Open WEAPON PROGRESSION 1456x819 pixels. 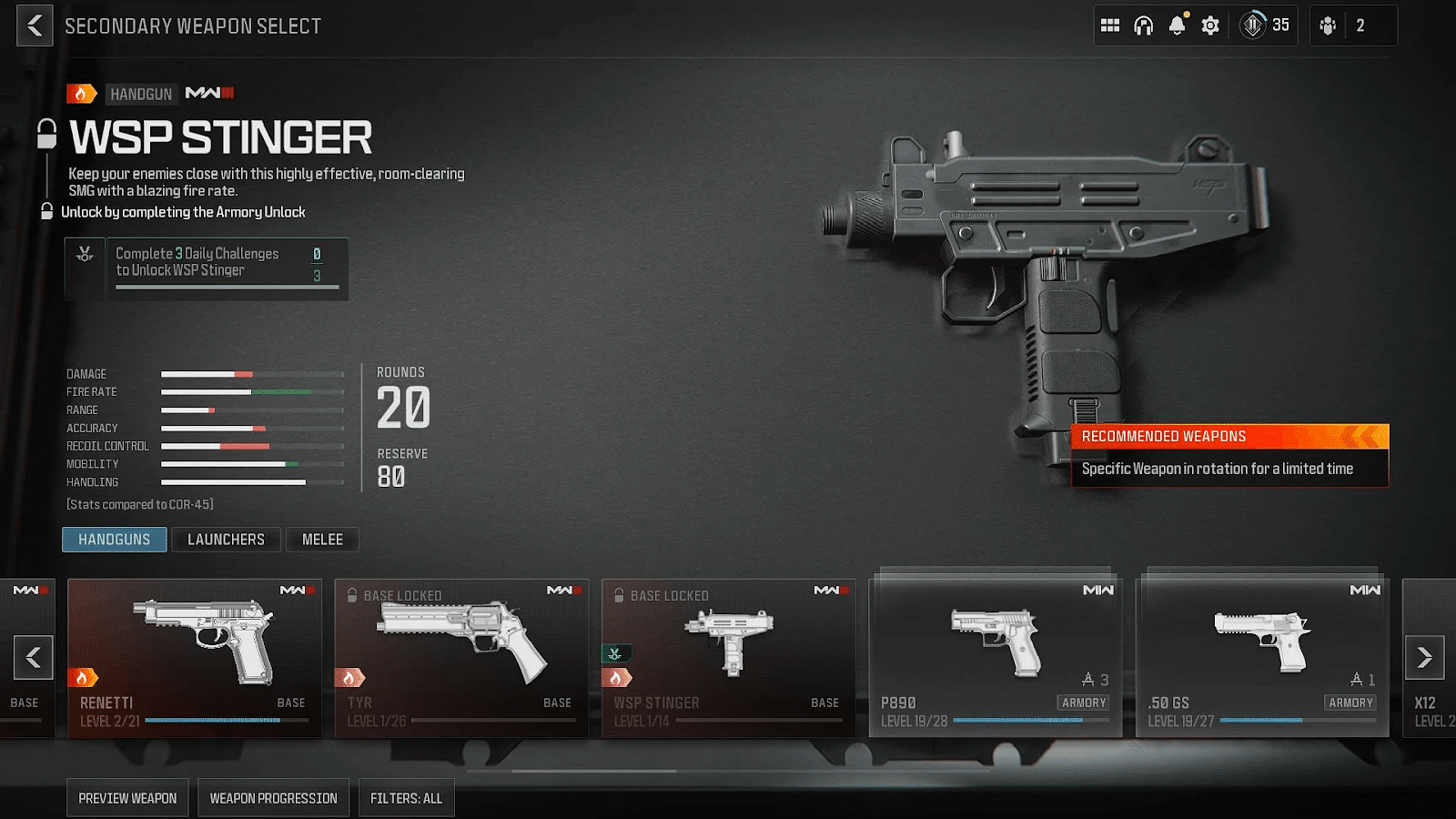273,797
